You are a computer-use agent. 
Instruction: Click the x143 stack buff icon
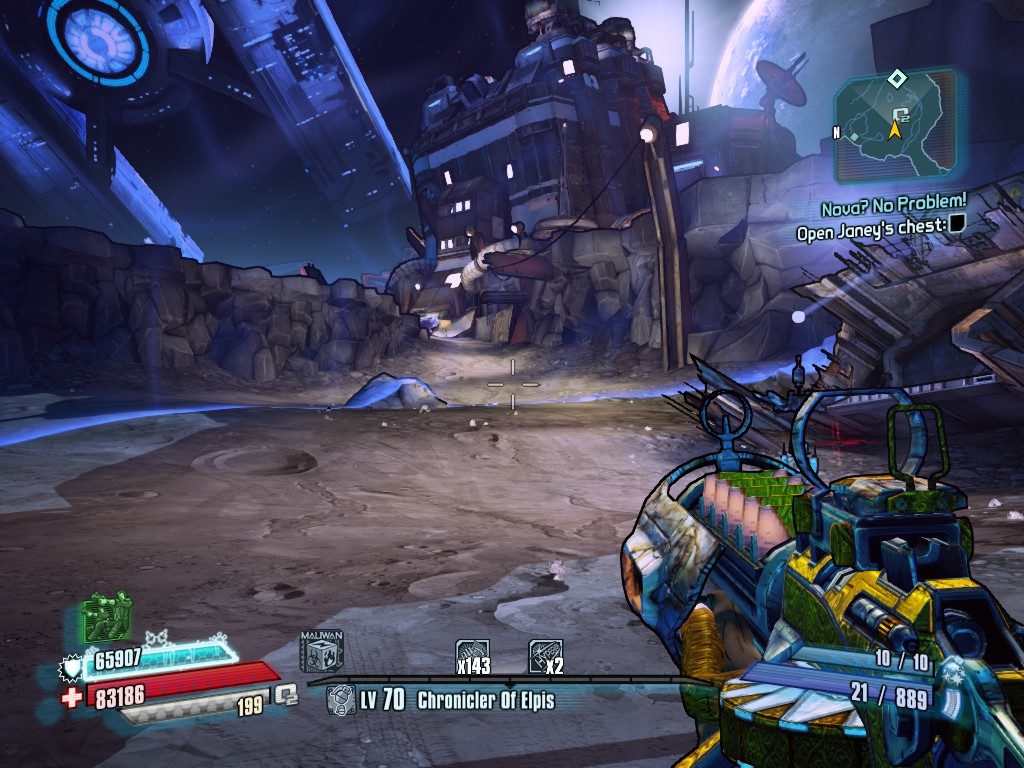[472, 656]
